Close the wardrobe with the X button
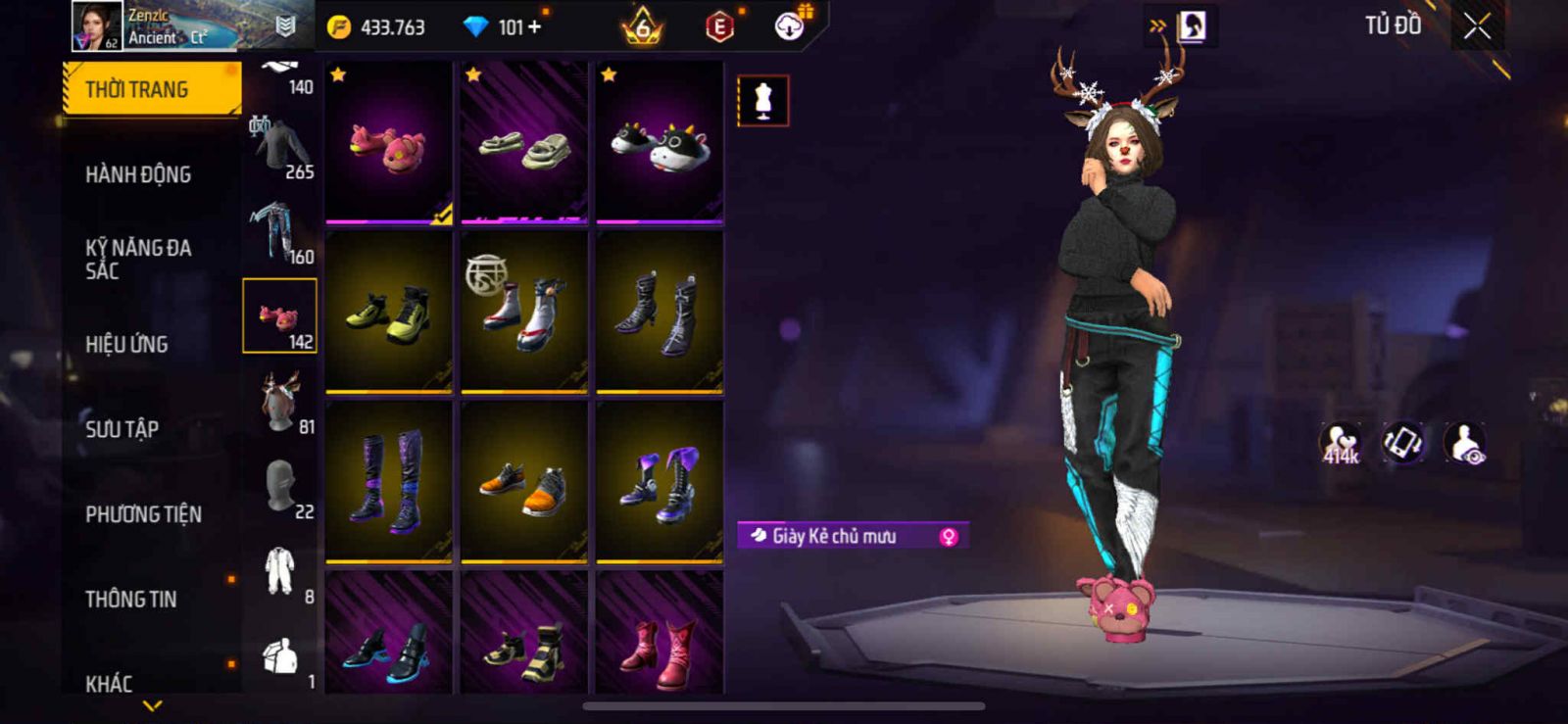The image size is (1568, 724). 1477,27
